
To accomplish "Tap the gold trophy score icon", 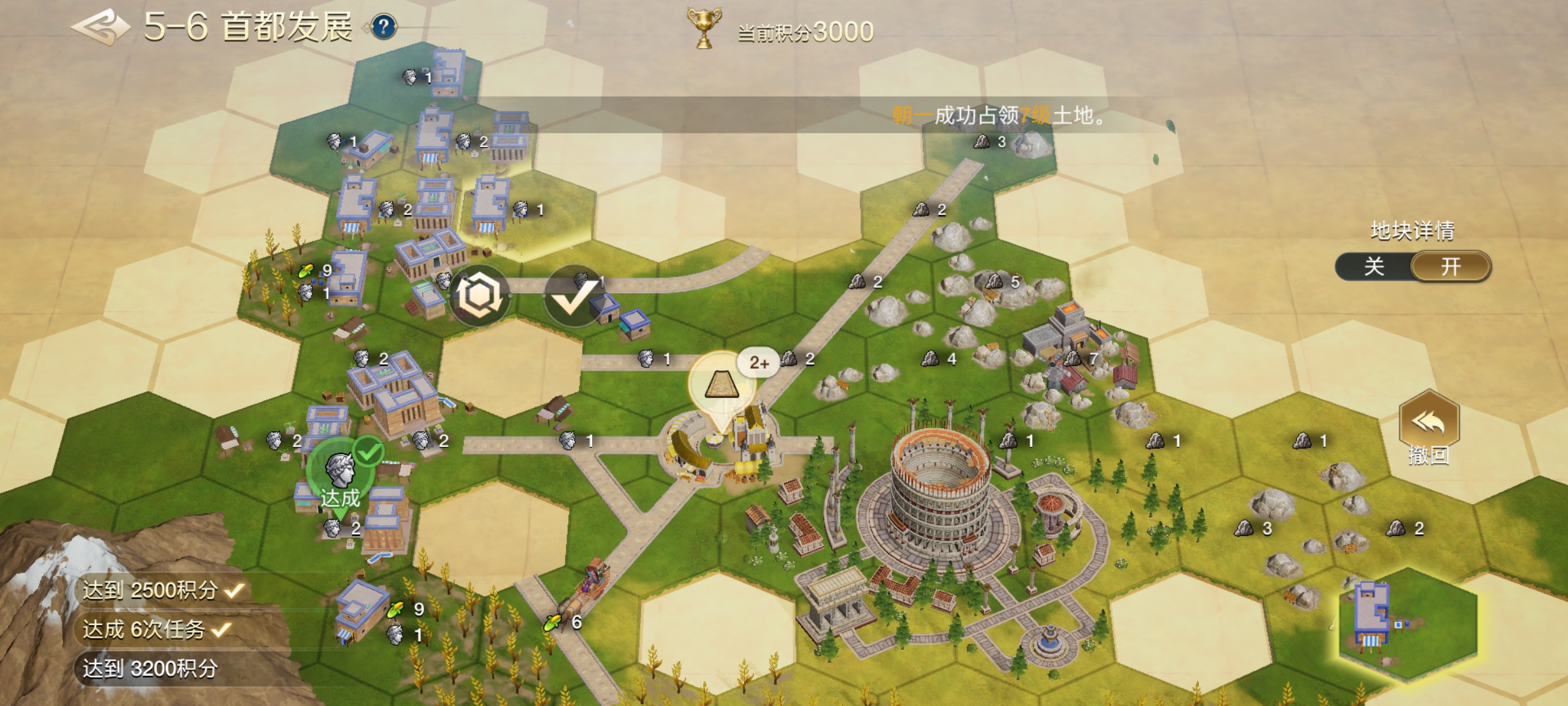I will point(704,28).
